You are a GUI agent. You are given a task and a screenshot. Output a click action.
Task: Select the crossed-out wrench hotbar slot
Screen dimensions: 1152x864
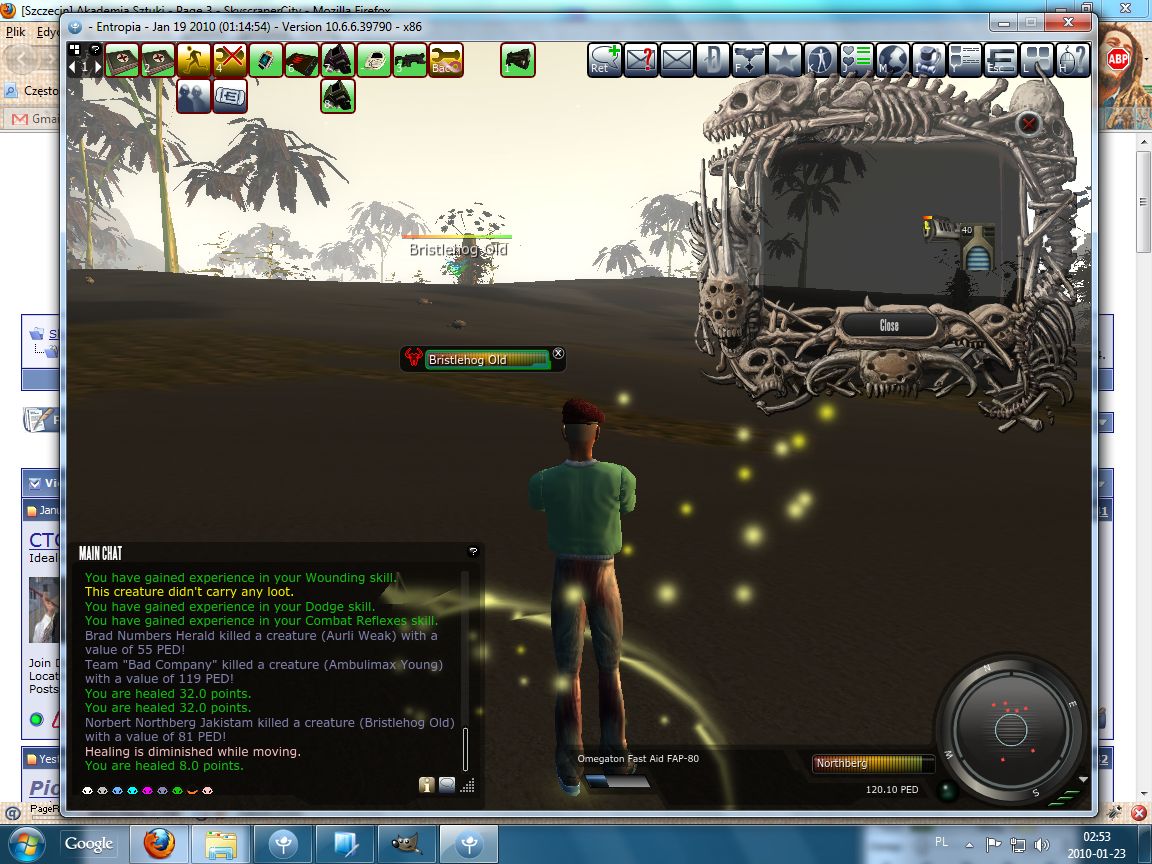tap(230, 61)
